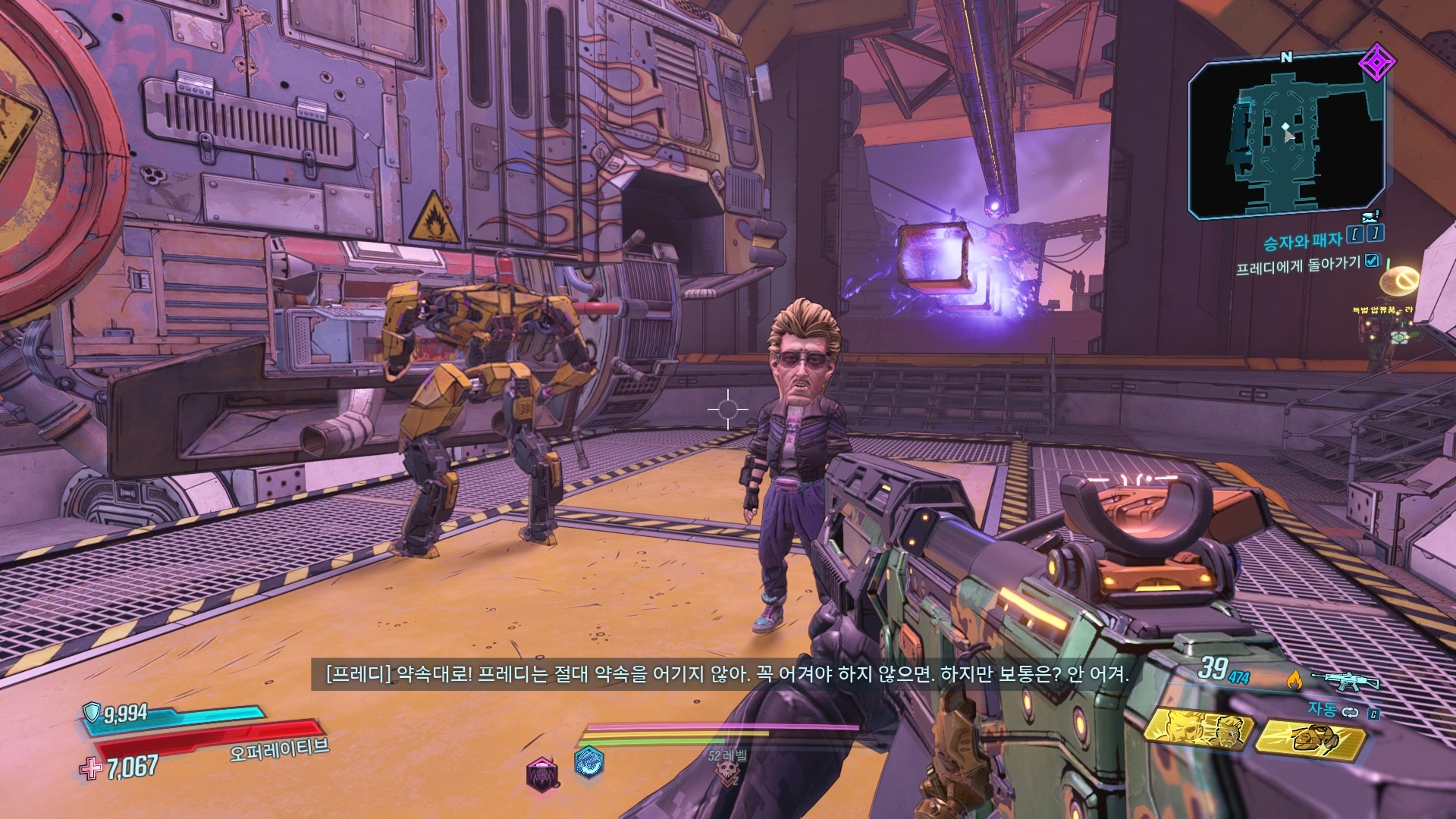Click the purple diamond marker above minimap

pyautogui.click(x=1372, y=63)
